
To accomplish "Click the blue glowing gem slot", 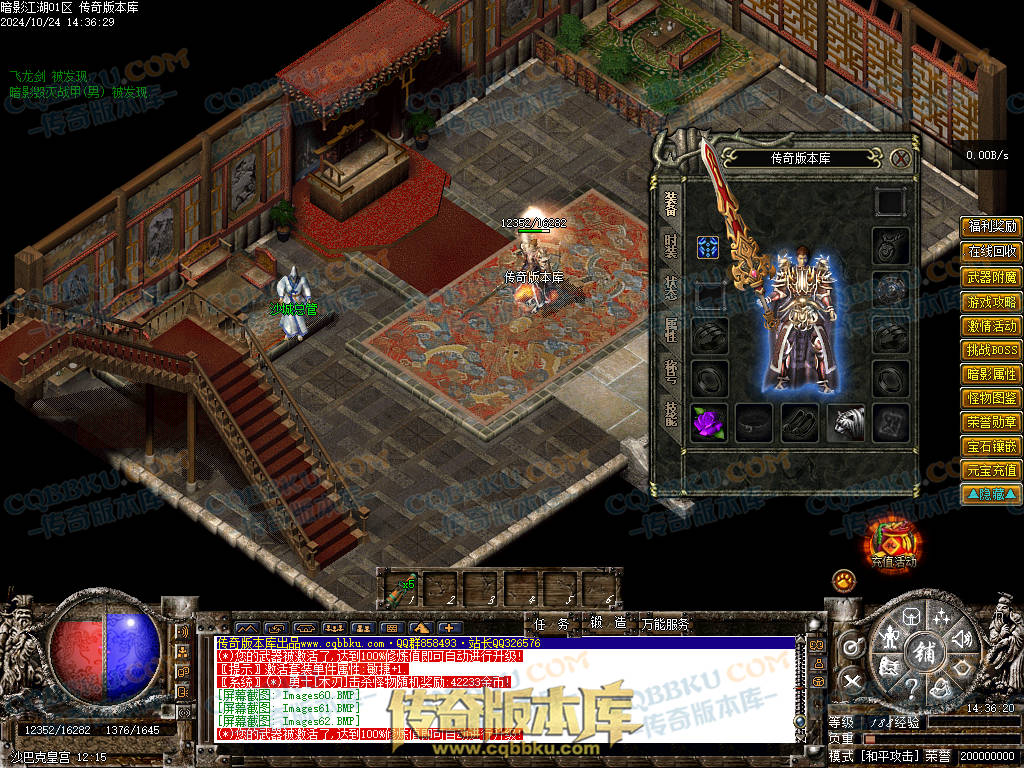I will [x=709, y=248].
